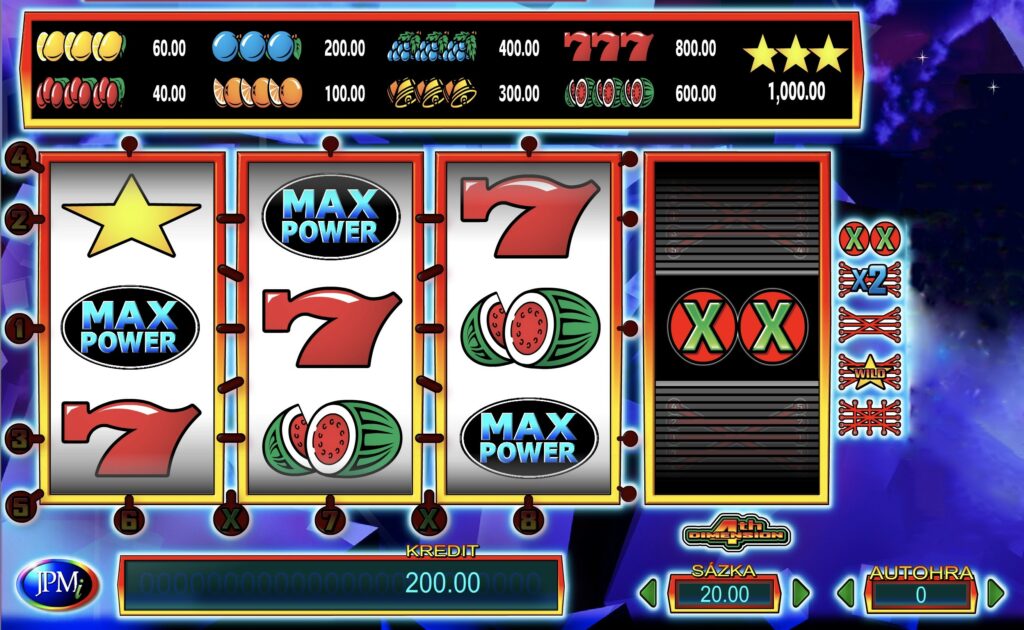Activate payline marker number 6
The image size is (1024, 630).
(128, 518)
